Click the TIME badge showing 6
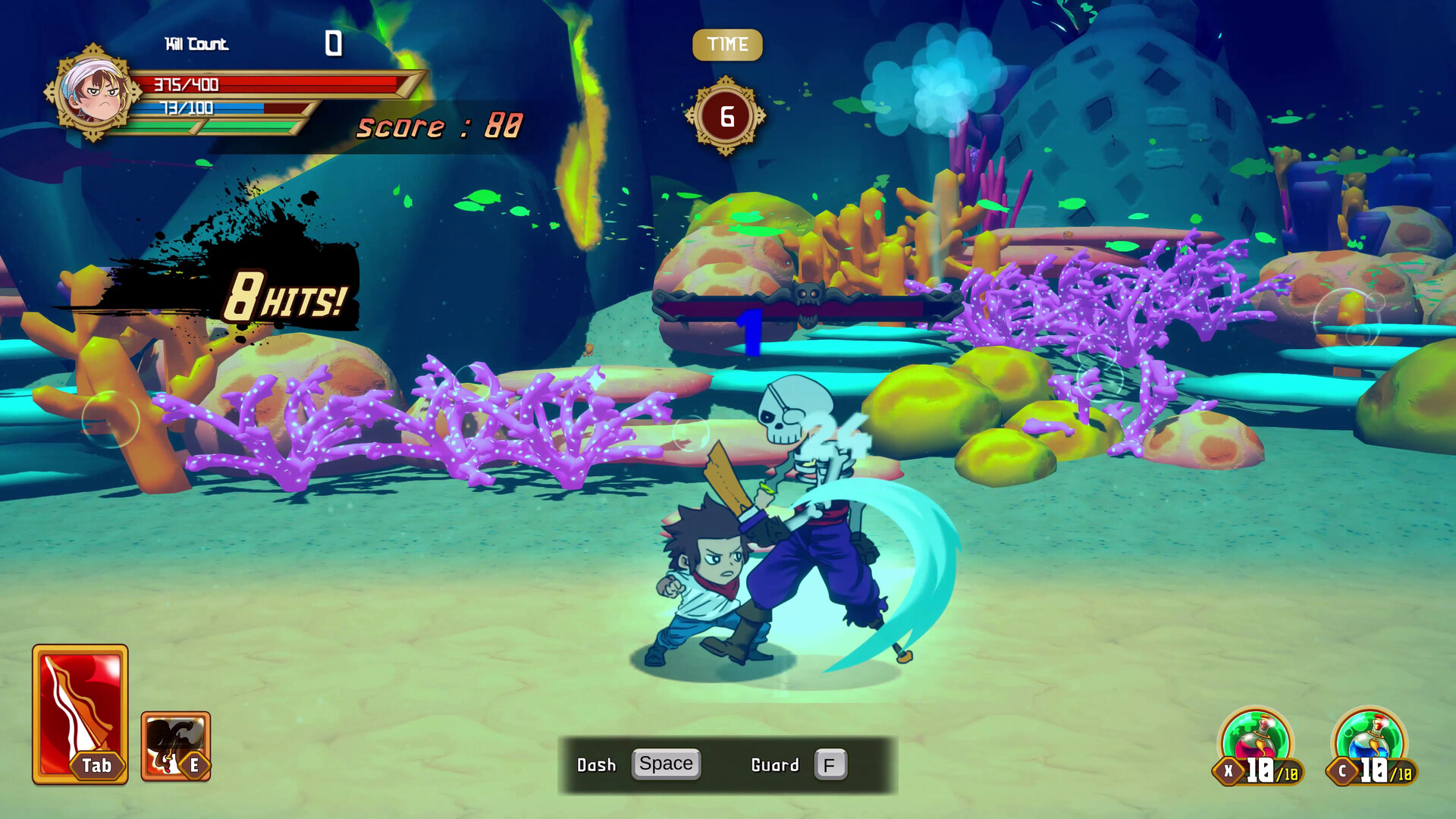This screenshot has height=819, width=1456. click(726, 116)
